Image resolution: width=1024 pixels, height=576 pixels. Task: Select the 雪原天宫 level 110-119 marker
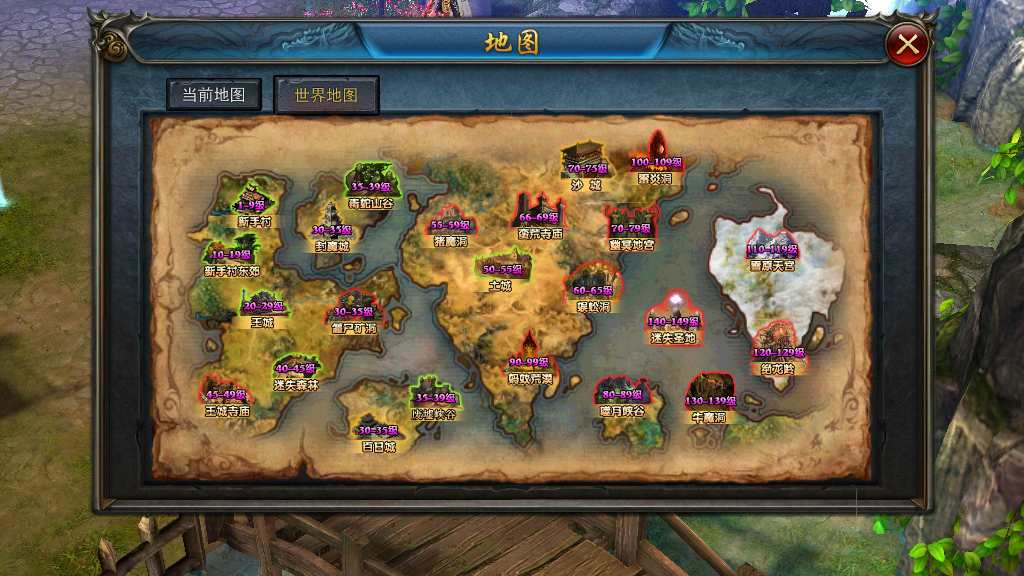point(772,249)
